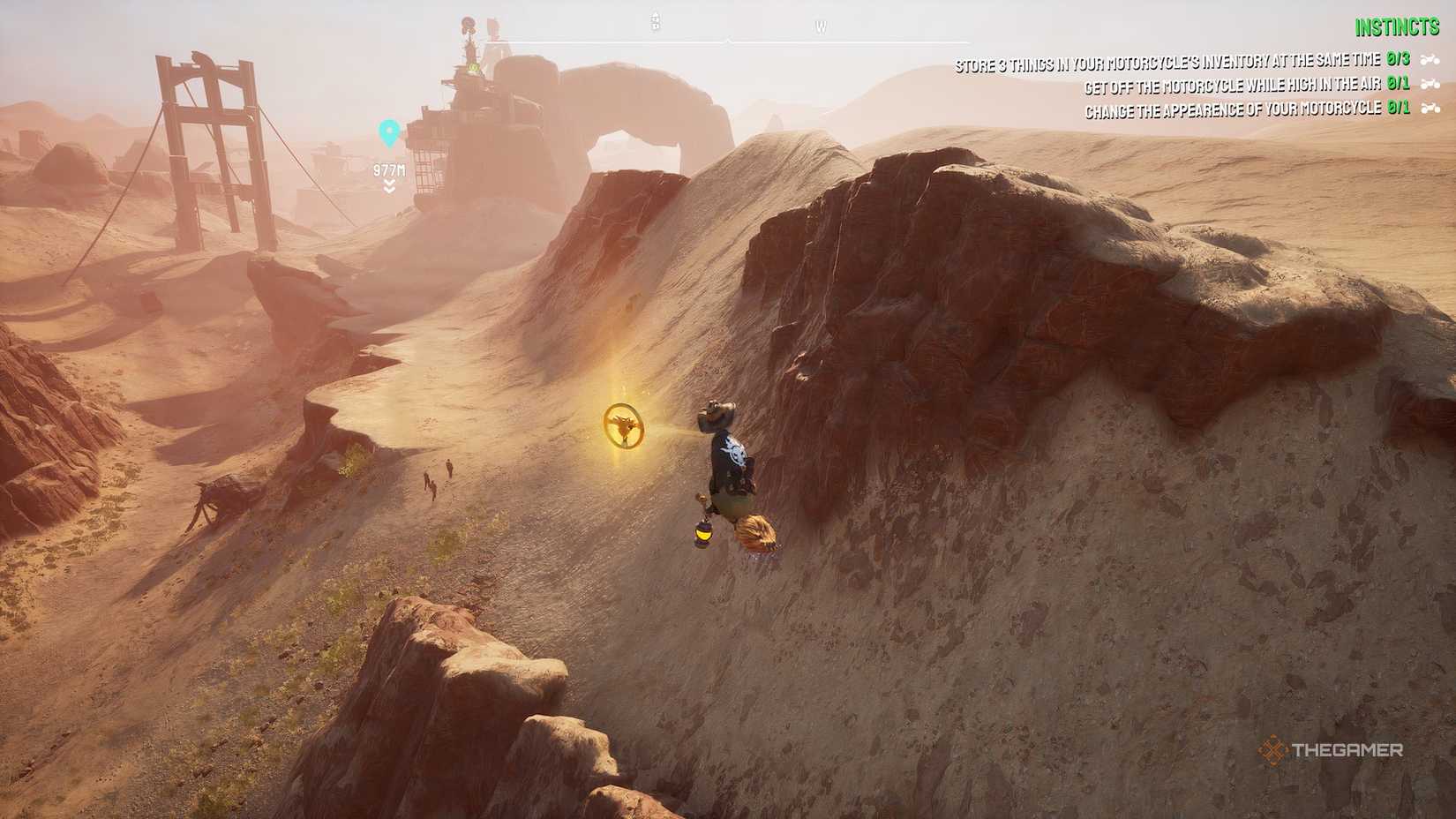Click the green marker on the distant tower
Screen dimensions: 1456x819
[472, 65]
